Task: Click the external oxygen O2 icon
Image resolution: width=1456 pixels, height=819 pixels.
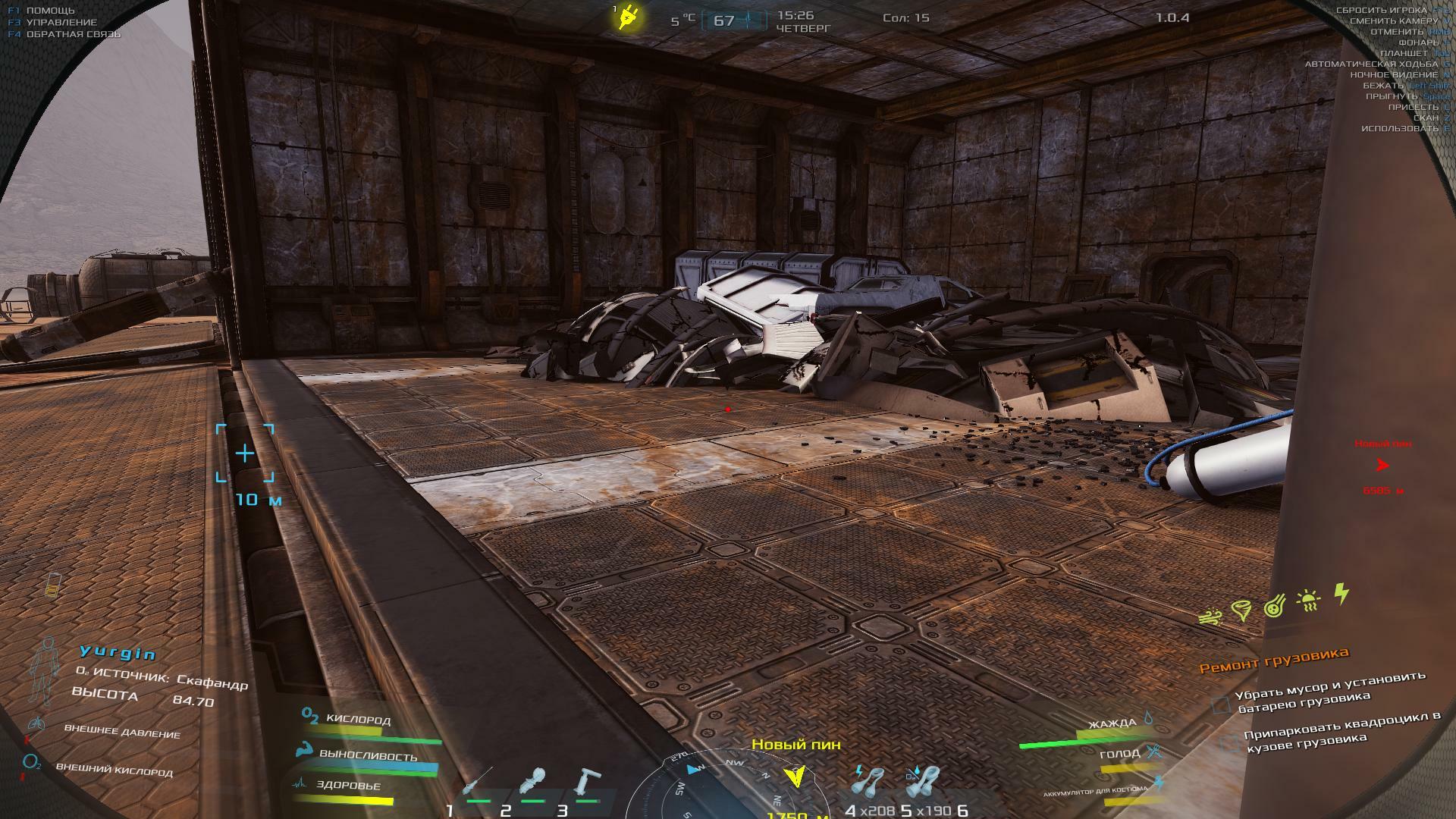Action: coord(32,761)
